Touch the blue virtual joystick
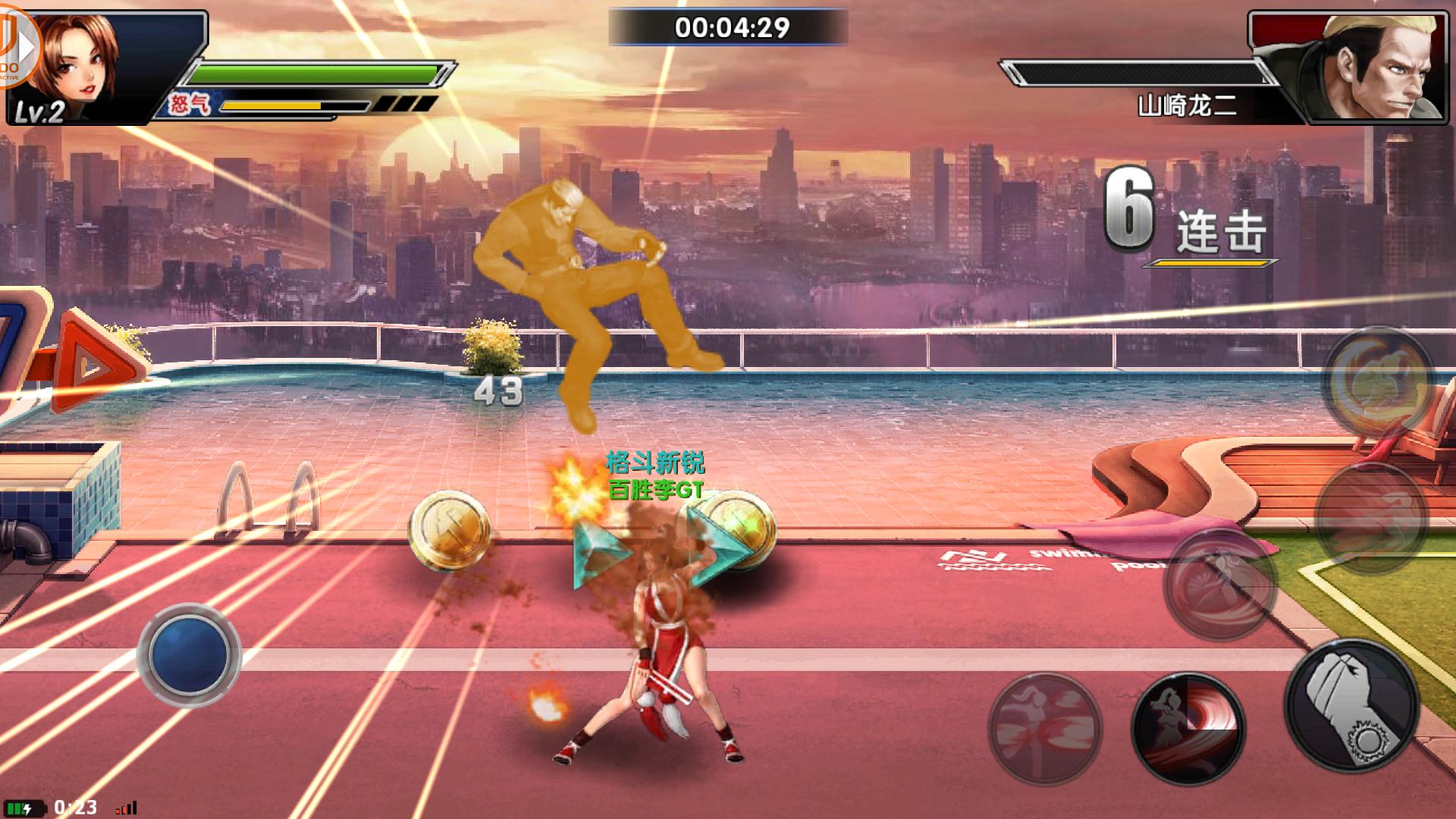The height and width of the screenshot is (819, 1456). [x=189, y=654]
